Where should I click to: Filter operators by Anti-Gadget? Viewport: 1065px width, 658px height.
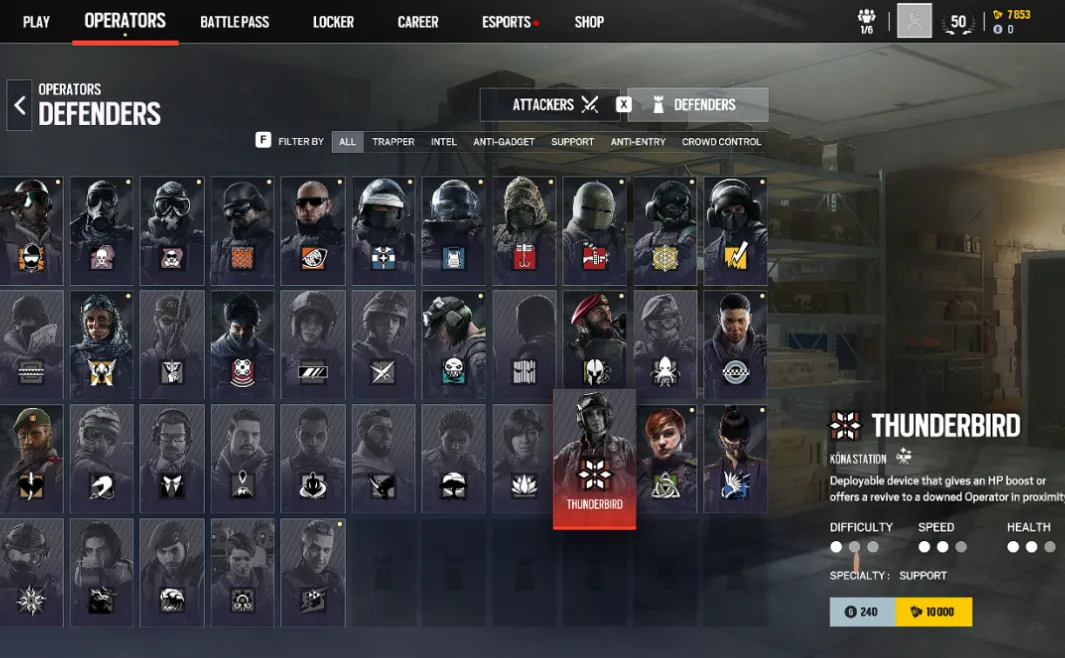[x=504, y=142]
